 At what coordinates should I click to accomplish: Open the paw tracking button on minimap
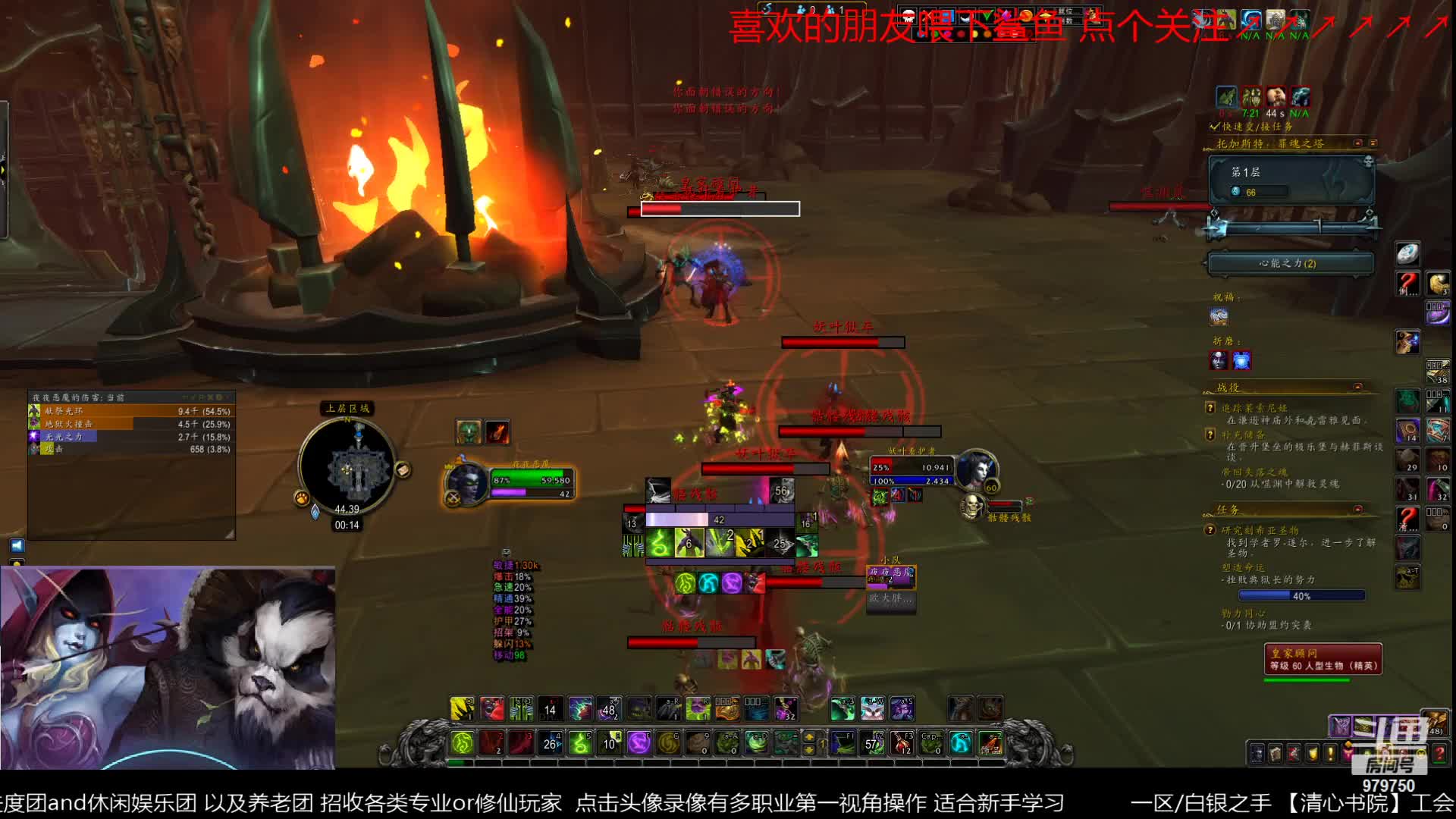click(302, 497)
